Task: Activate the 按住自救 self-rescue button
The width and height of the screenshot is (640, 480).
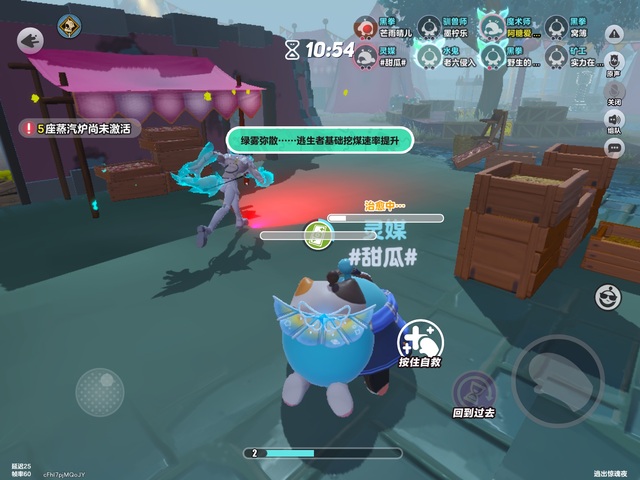Action: 421,341
